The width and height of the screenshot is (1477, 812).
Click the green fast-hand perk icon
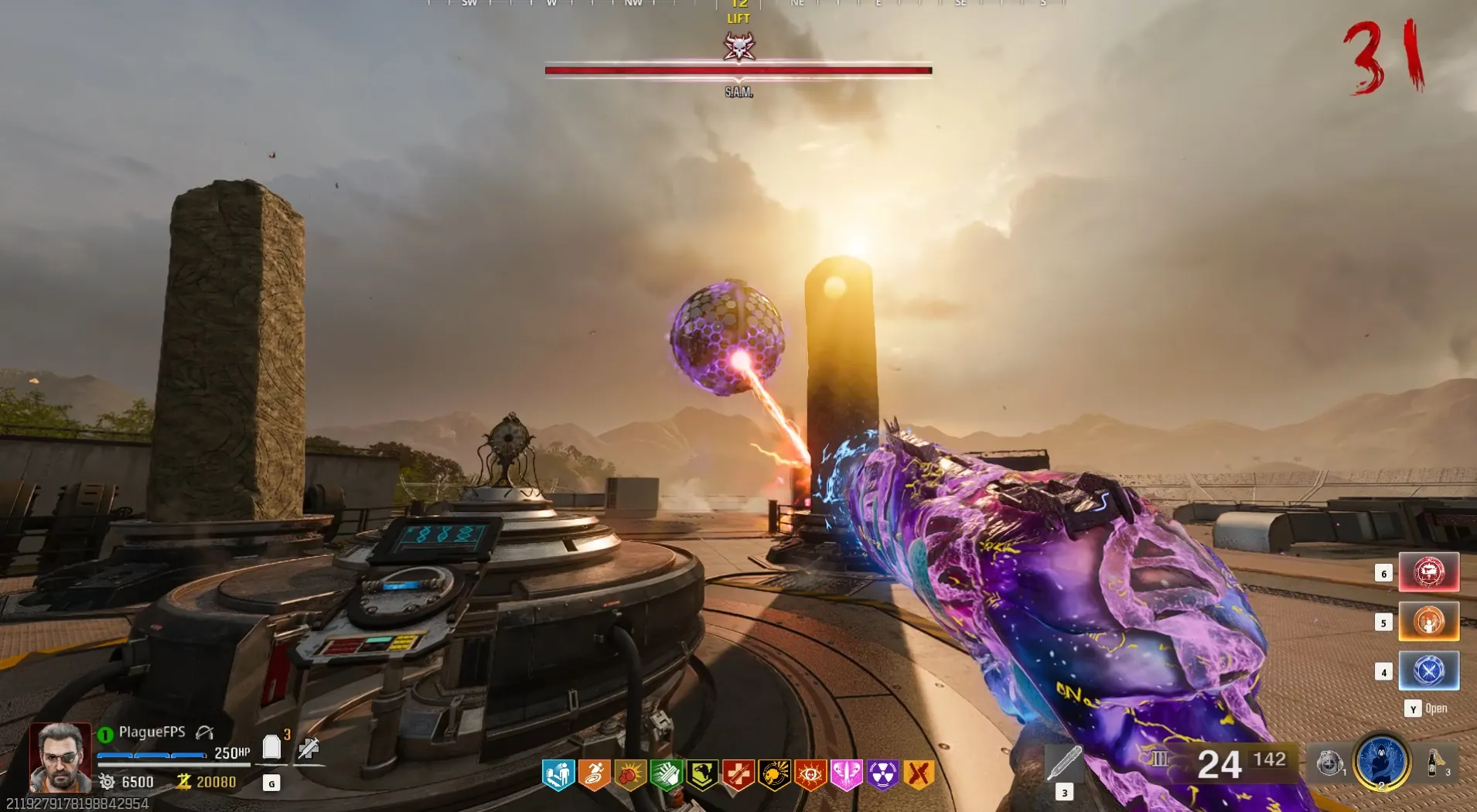(666, 774)
